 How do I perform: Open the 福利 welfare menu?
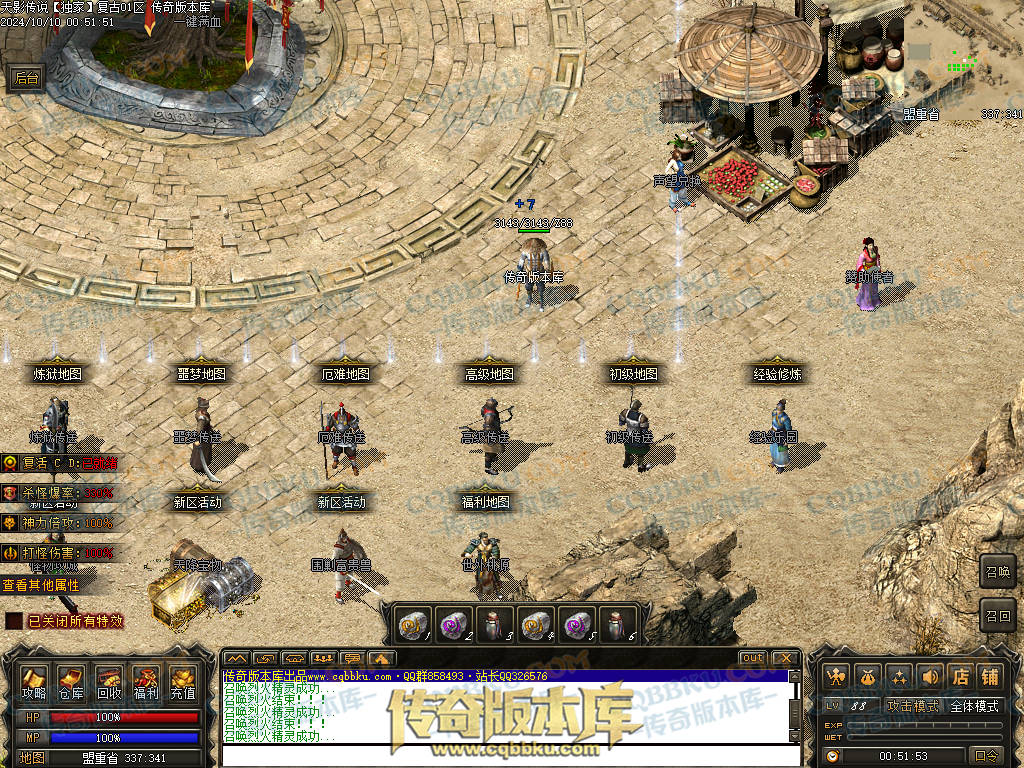146,682
